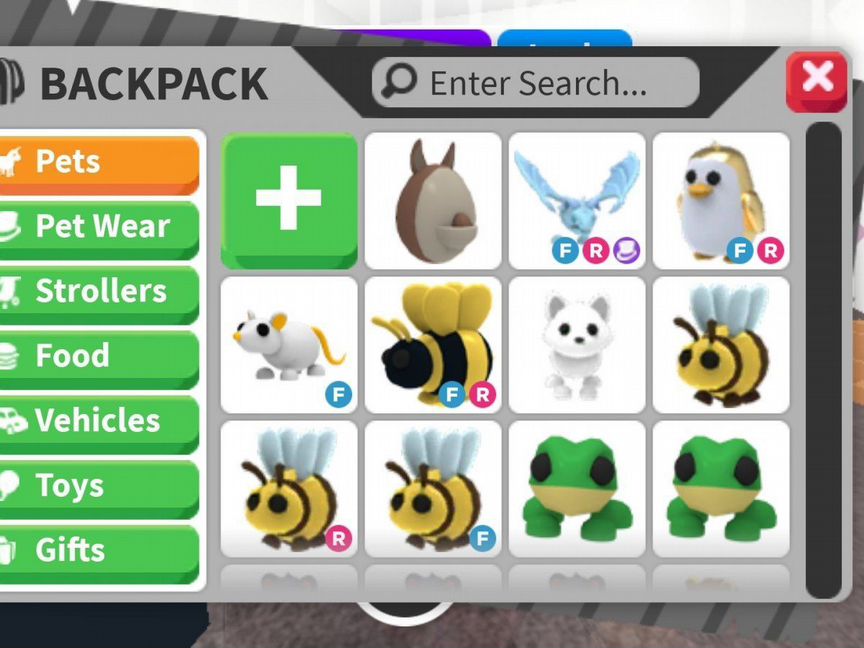Show the Strollers category
The height and width of the screenshot is (648, 864).
coord(100,292)
